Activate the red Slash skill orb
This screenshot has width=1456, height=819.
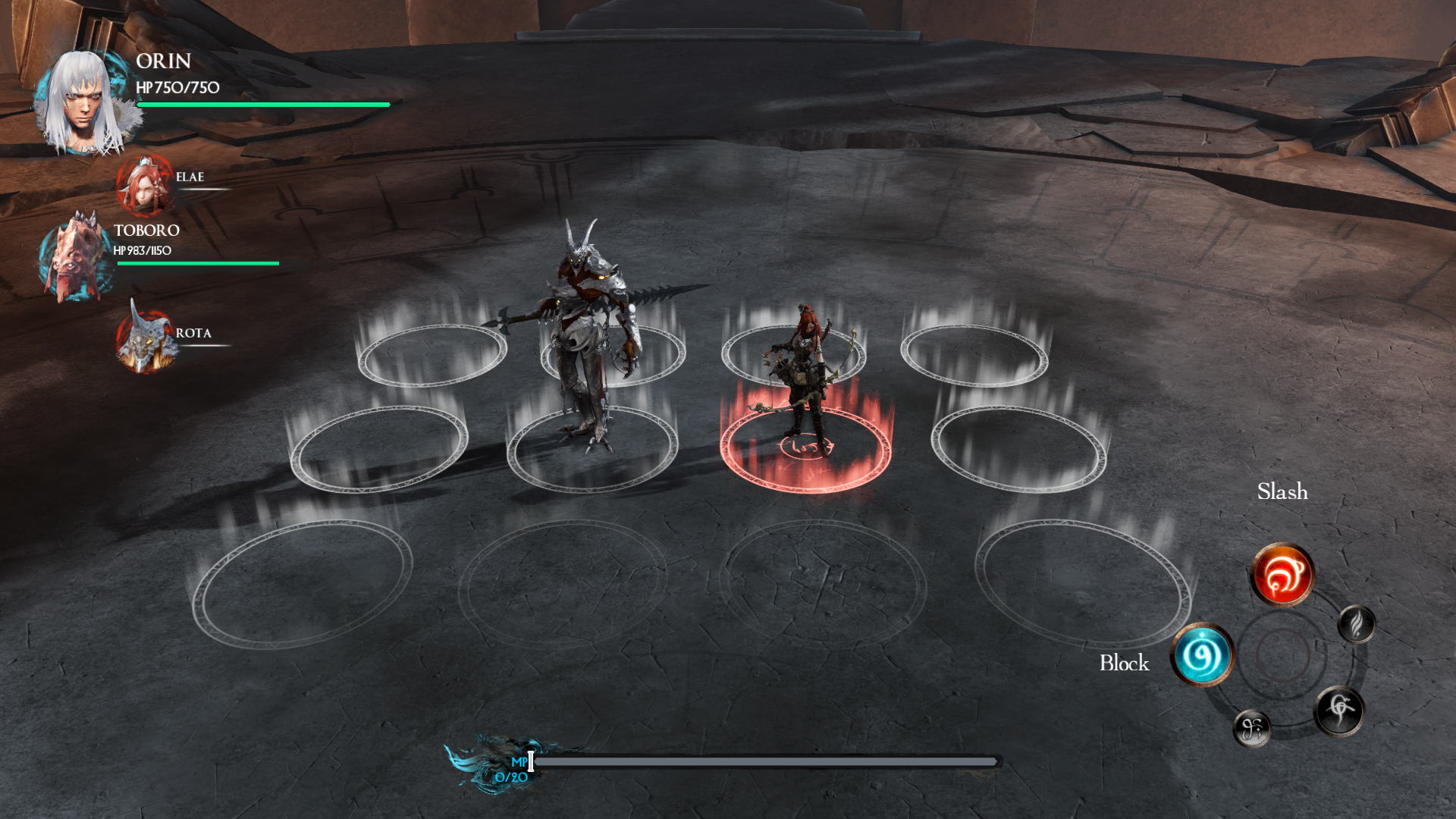(1282, 575)
